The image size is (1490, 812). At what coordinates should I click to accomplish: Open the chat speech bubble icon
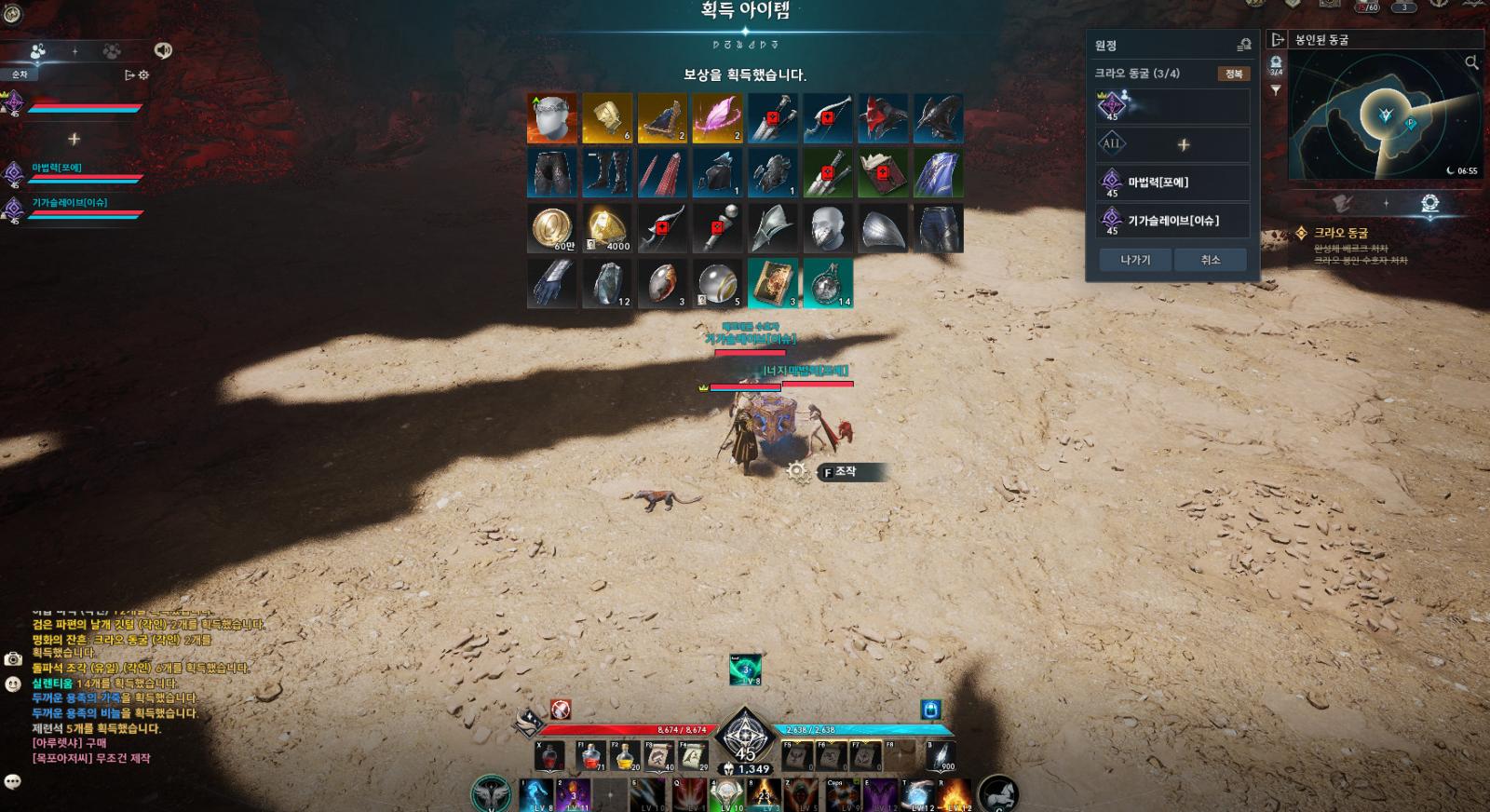pos(13,781)
